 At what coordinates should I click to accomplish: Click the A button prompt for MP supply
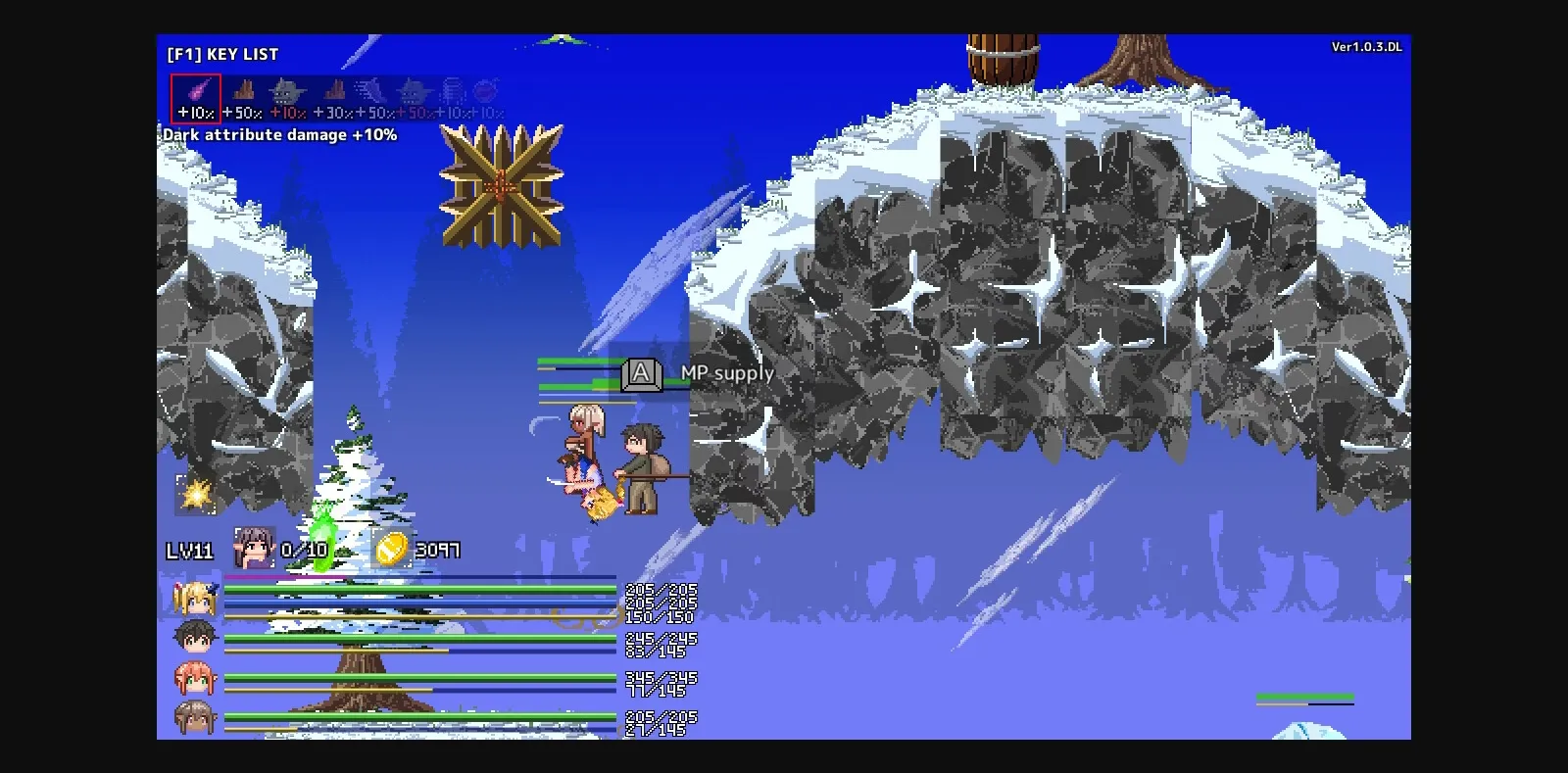pyautogui.click(x=640, y=373)
